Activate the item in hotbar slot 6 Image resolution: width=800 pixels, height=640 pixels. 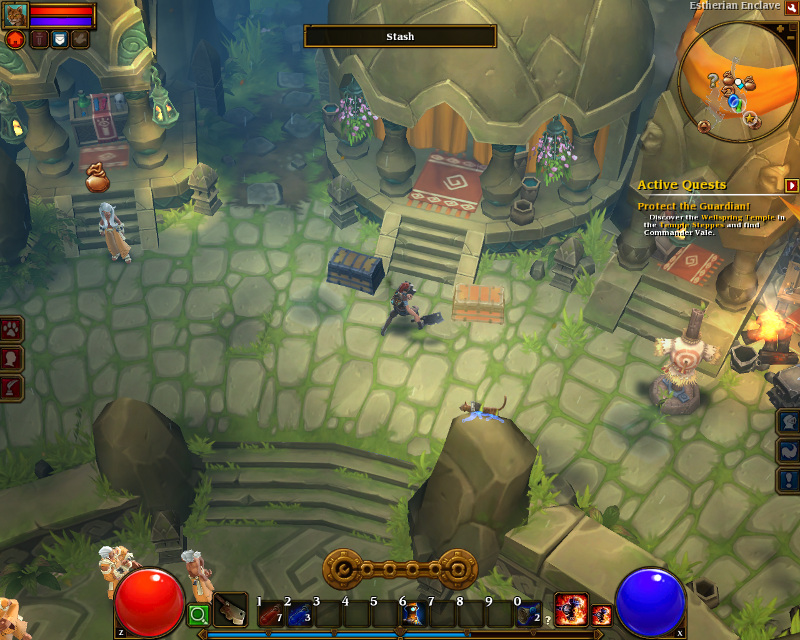tap(412, 613)
